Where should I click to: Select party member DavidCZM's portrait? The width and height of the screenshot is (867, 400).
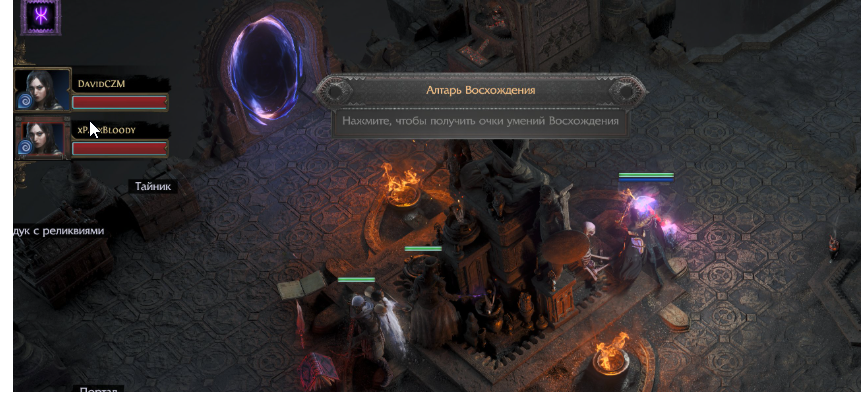point(46,90)
